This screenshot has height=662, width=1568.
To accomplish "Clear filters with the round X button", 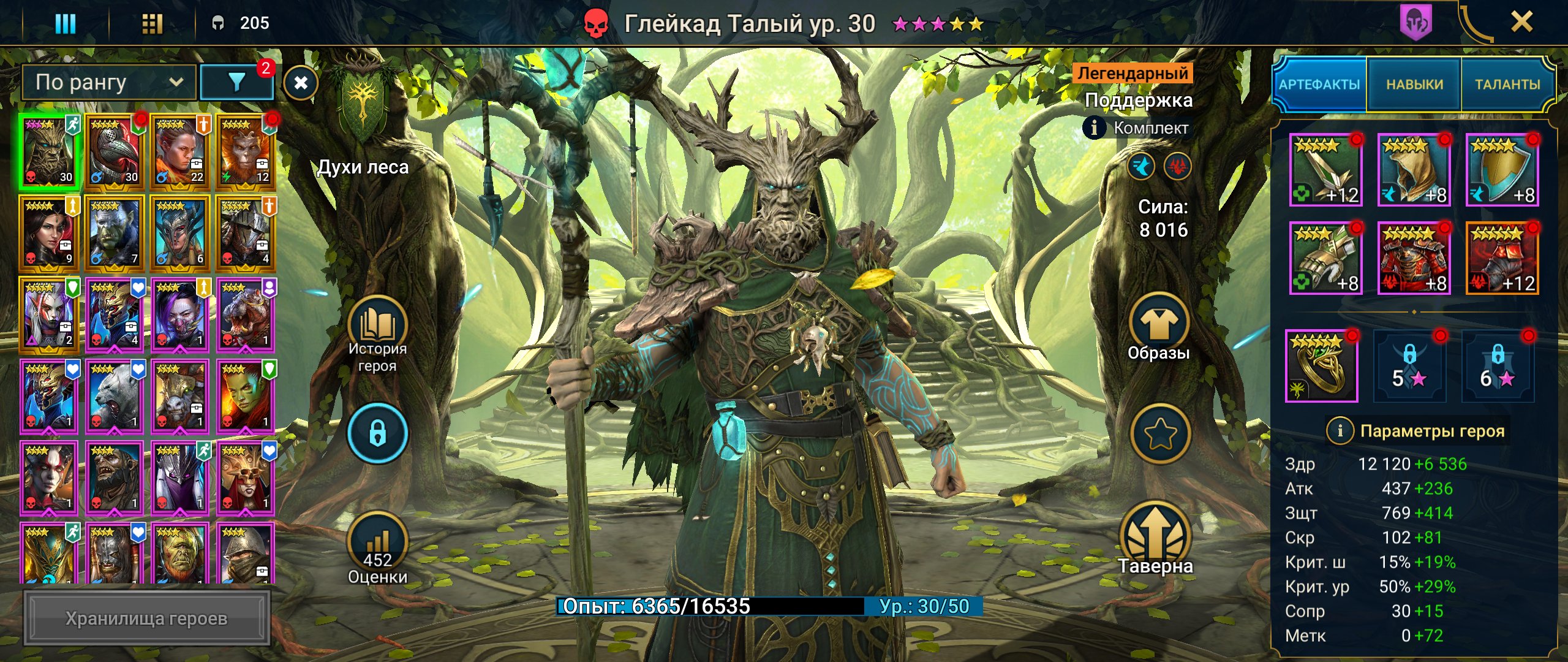I will pyautogui.click(x=301, y=83).
